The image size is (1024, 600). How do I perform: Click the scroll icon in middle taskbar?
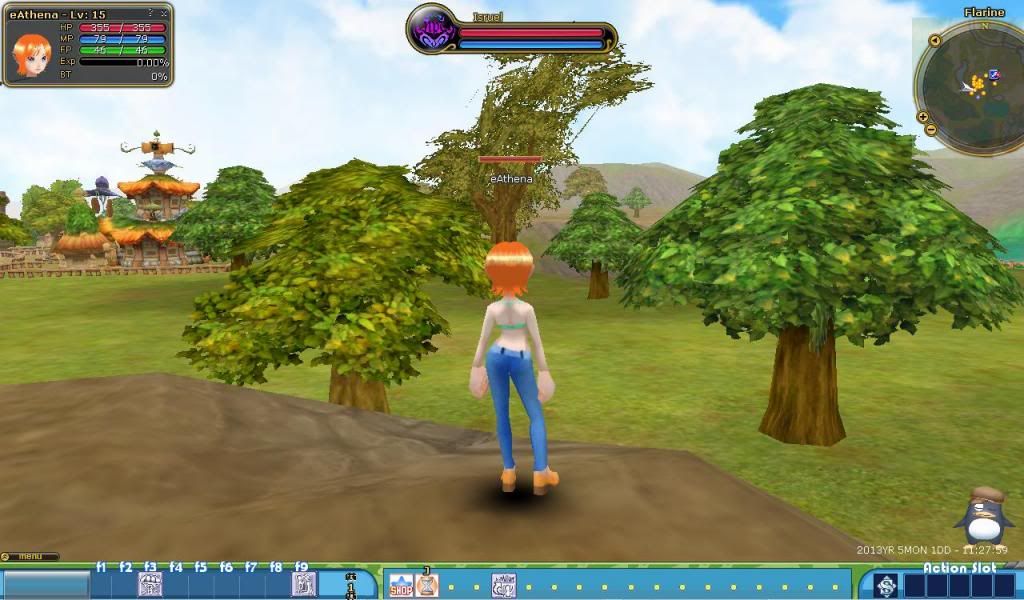pos(503,585)
